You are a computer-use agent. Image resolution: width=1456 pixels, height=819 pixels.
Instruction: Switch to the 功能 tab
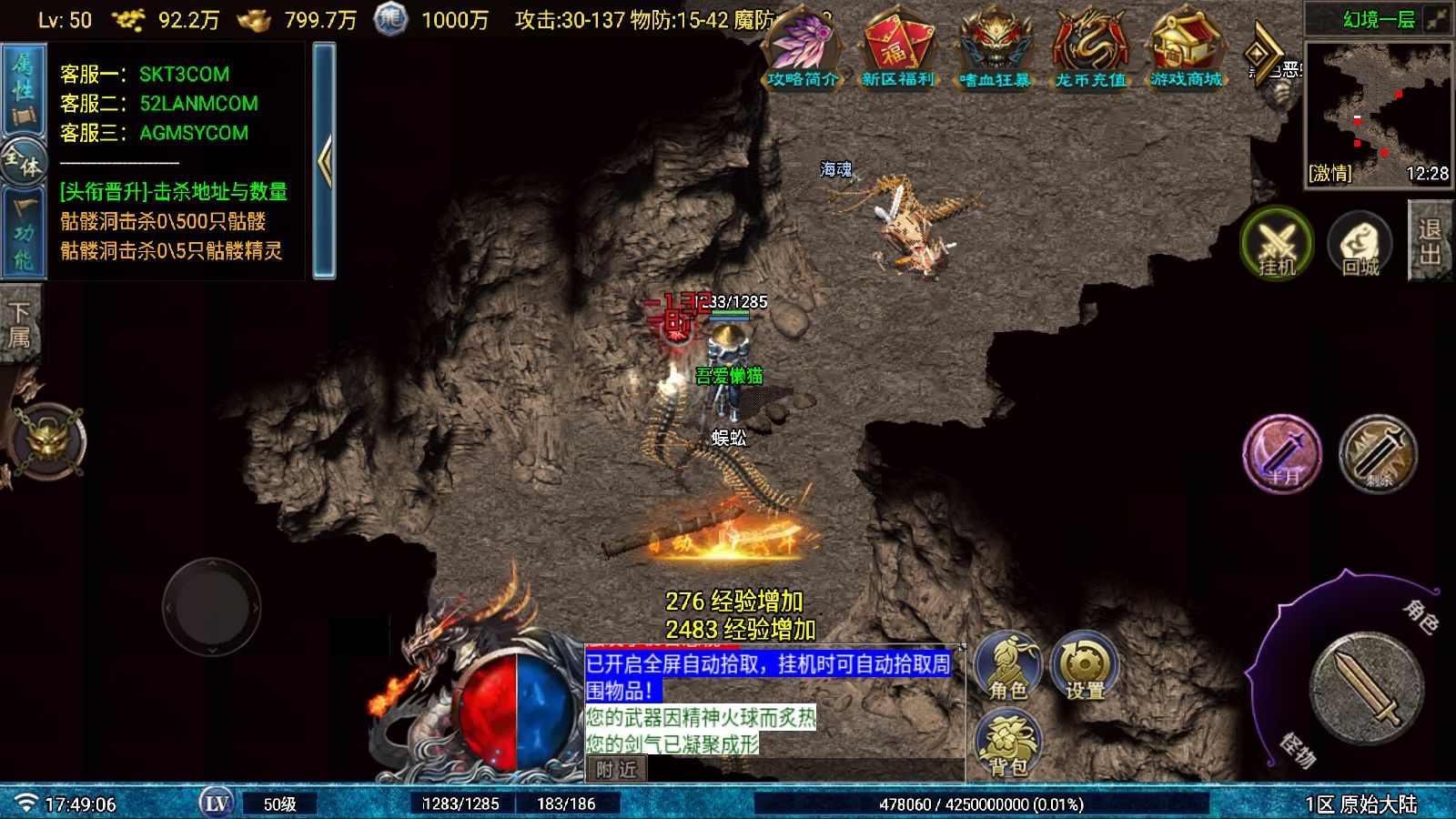(x=22, y=231)
